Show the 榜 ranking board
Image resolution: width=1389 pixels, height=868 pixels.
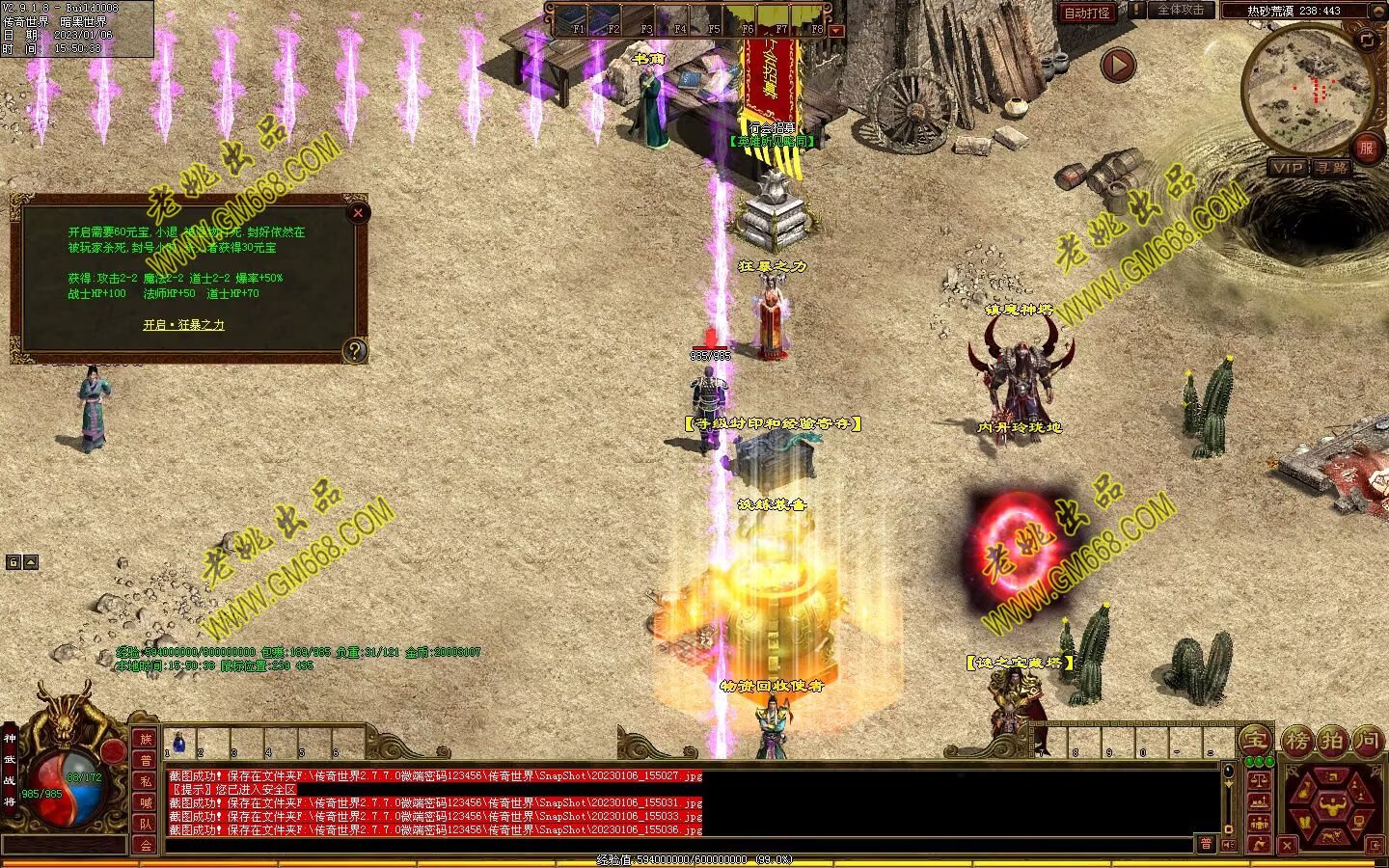point(1297,742)
